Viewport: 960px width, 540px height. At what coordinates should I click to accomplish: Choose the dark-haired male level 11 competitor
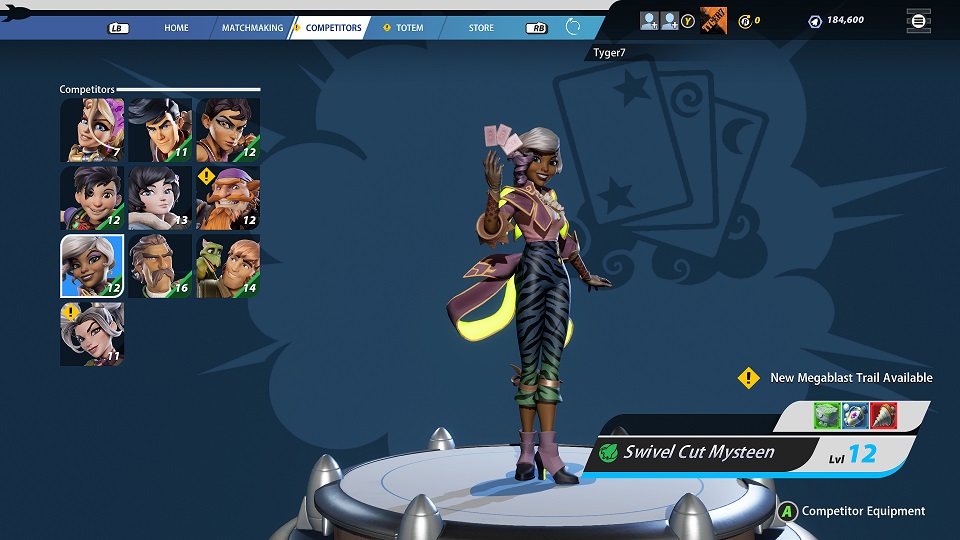pos(160,130)
